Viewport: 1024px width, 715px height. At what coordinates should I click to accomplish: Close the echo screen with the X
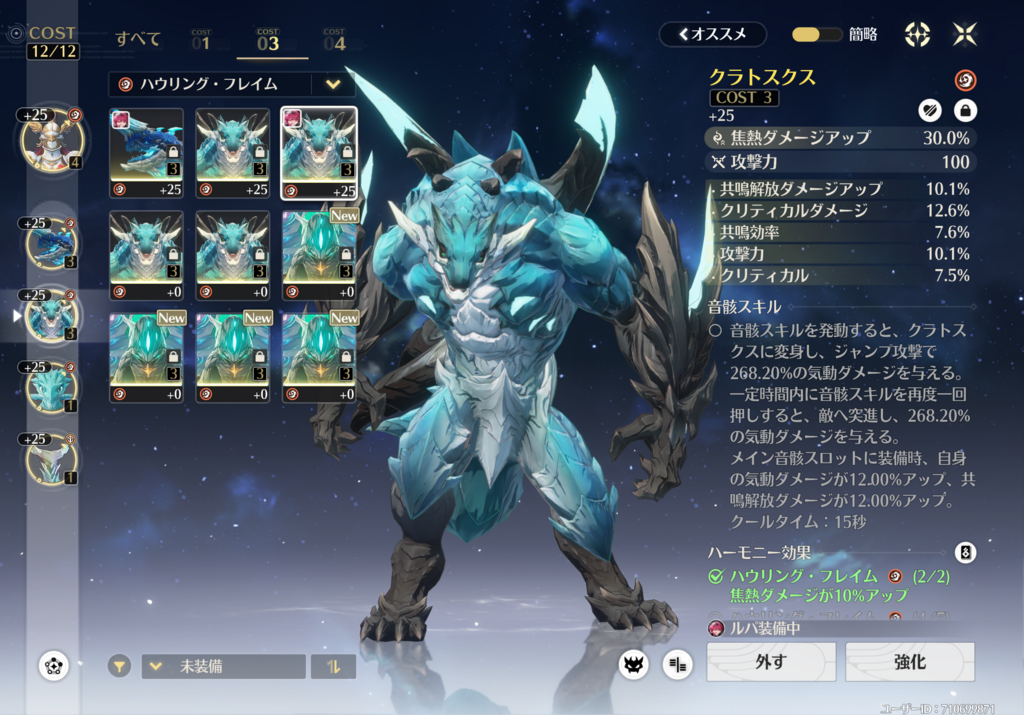(965, 34)
